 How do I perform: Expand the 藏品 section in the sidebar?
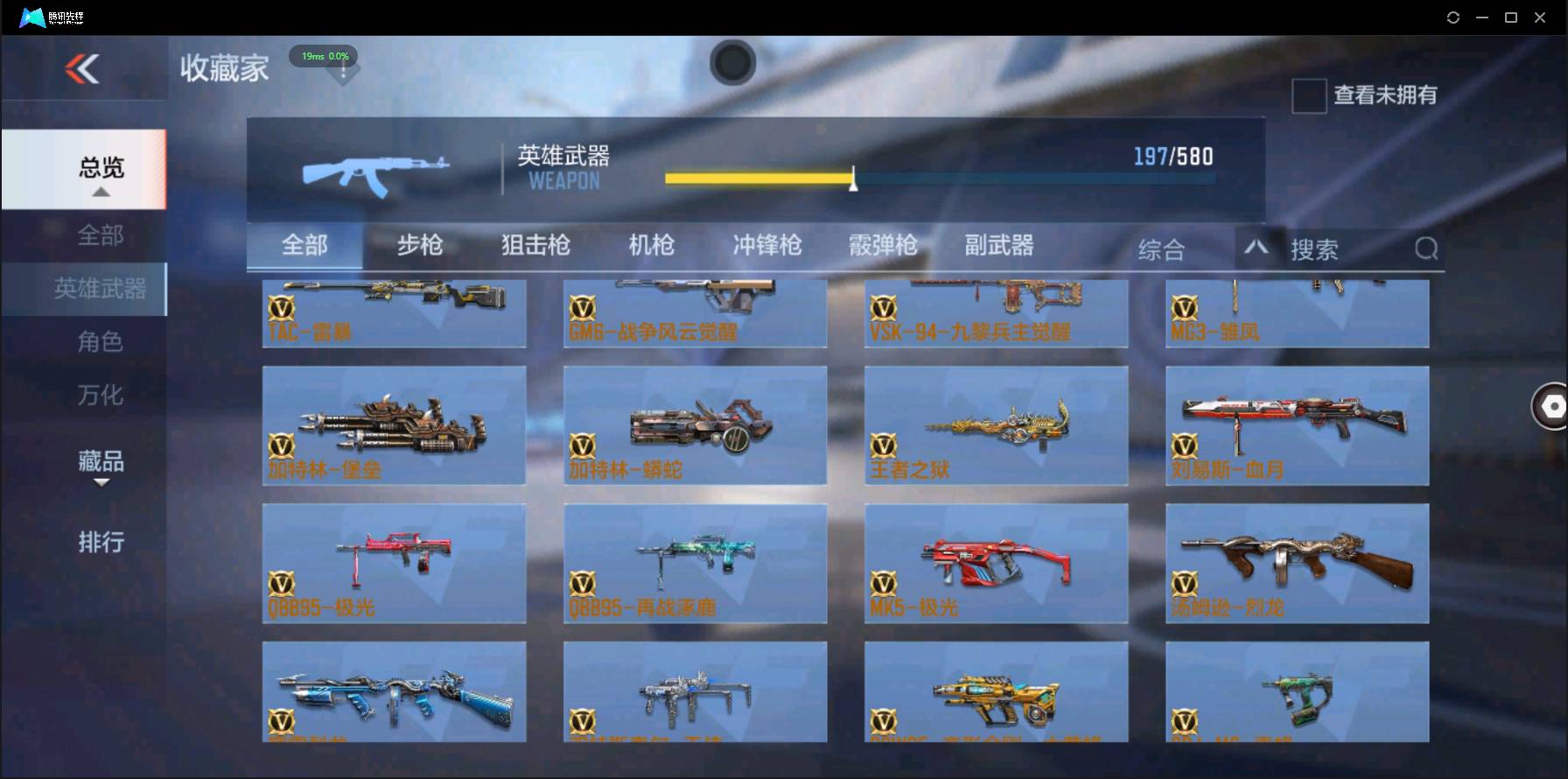click(102, 464)
